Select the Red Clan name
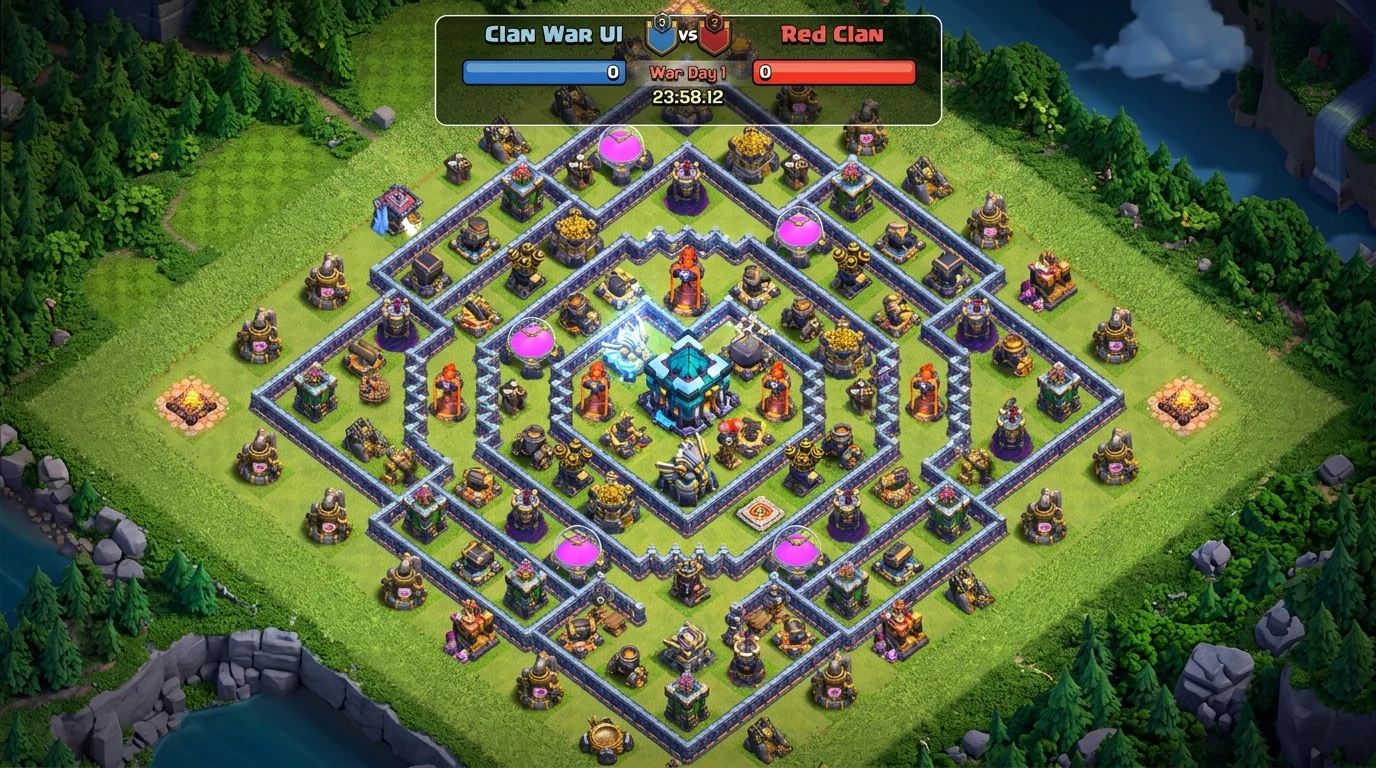This screenshot has height=768, width=1376. coord(832,35)
